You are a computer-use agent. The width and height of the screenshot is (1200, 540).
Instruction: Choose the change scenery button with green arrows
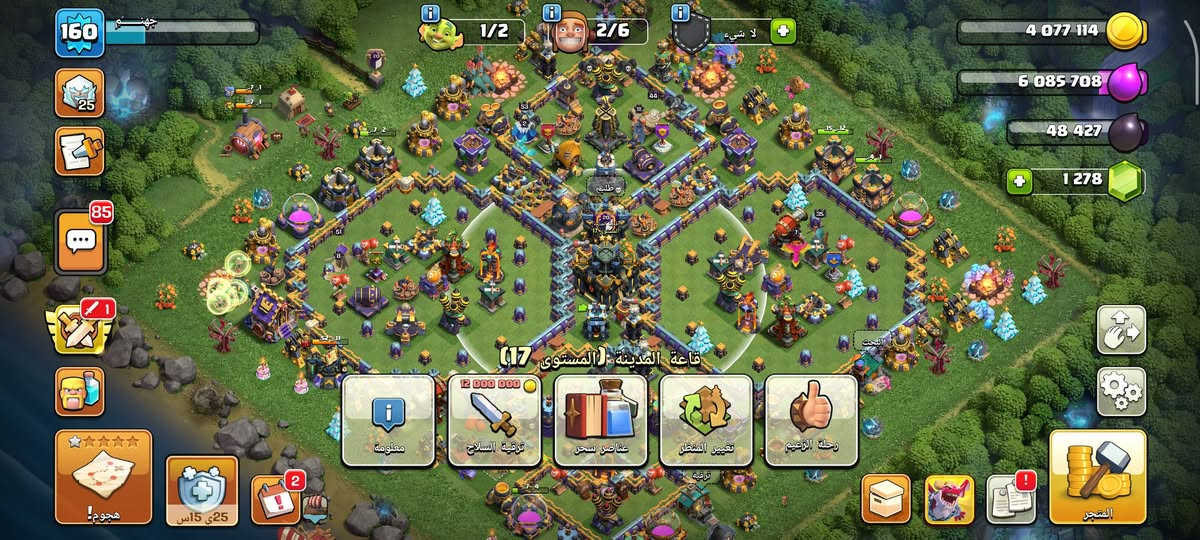point(705,421)
